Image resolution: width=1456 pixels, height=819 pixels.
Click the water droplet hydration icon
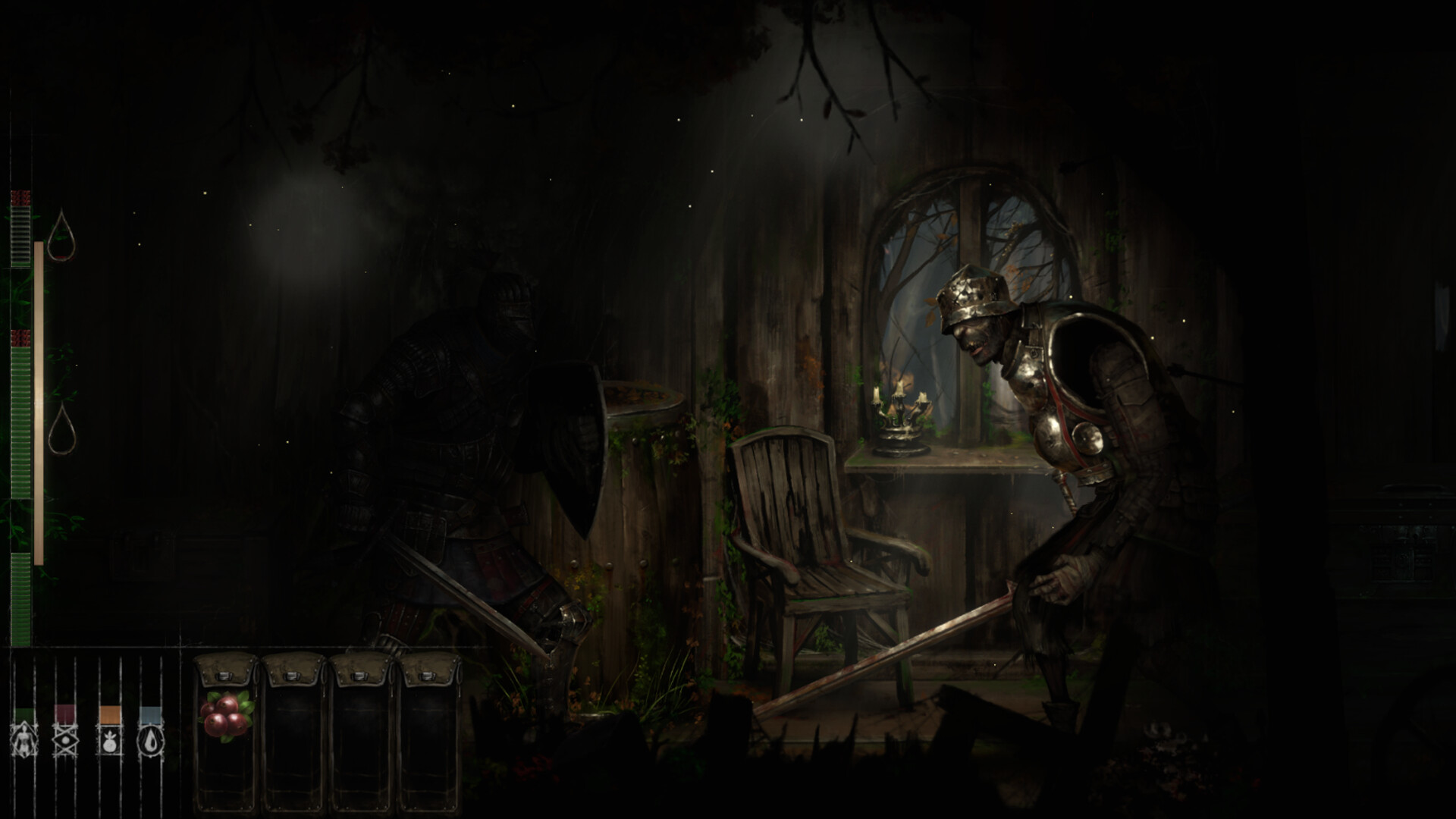pyautogui.click(x=150, y=741)
